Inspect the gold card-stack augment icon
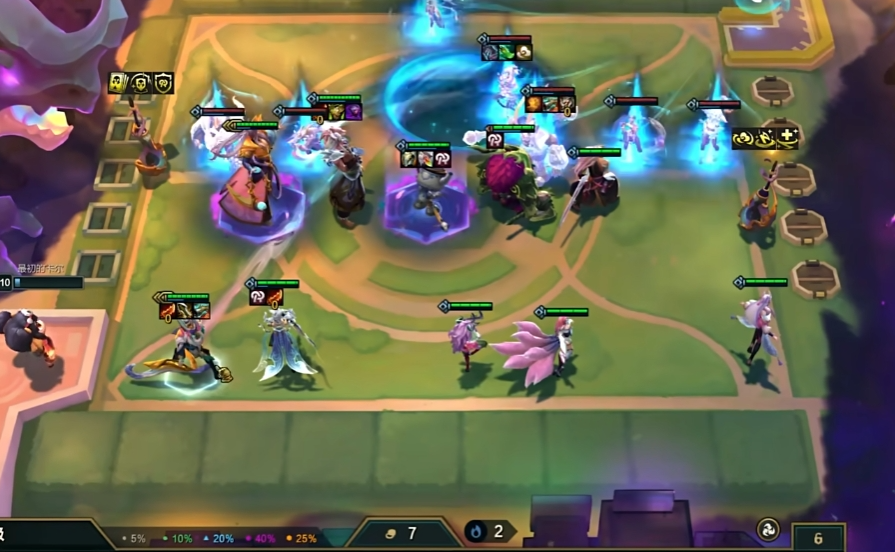Image resolution: width=895 pixels, height=552 pixels. pyautogui.click(x=119, y=83)
